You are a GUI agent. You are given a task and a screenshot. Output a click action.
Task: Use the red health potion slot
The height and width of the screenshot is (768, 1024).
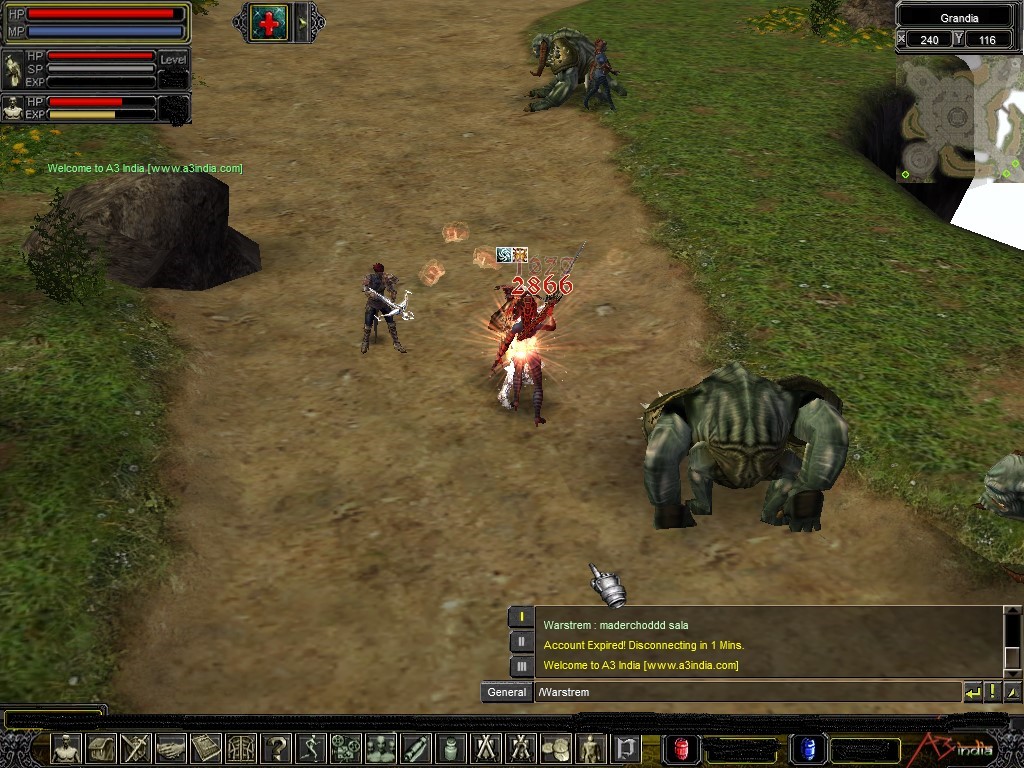pos(682,748)
